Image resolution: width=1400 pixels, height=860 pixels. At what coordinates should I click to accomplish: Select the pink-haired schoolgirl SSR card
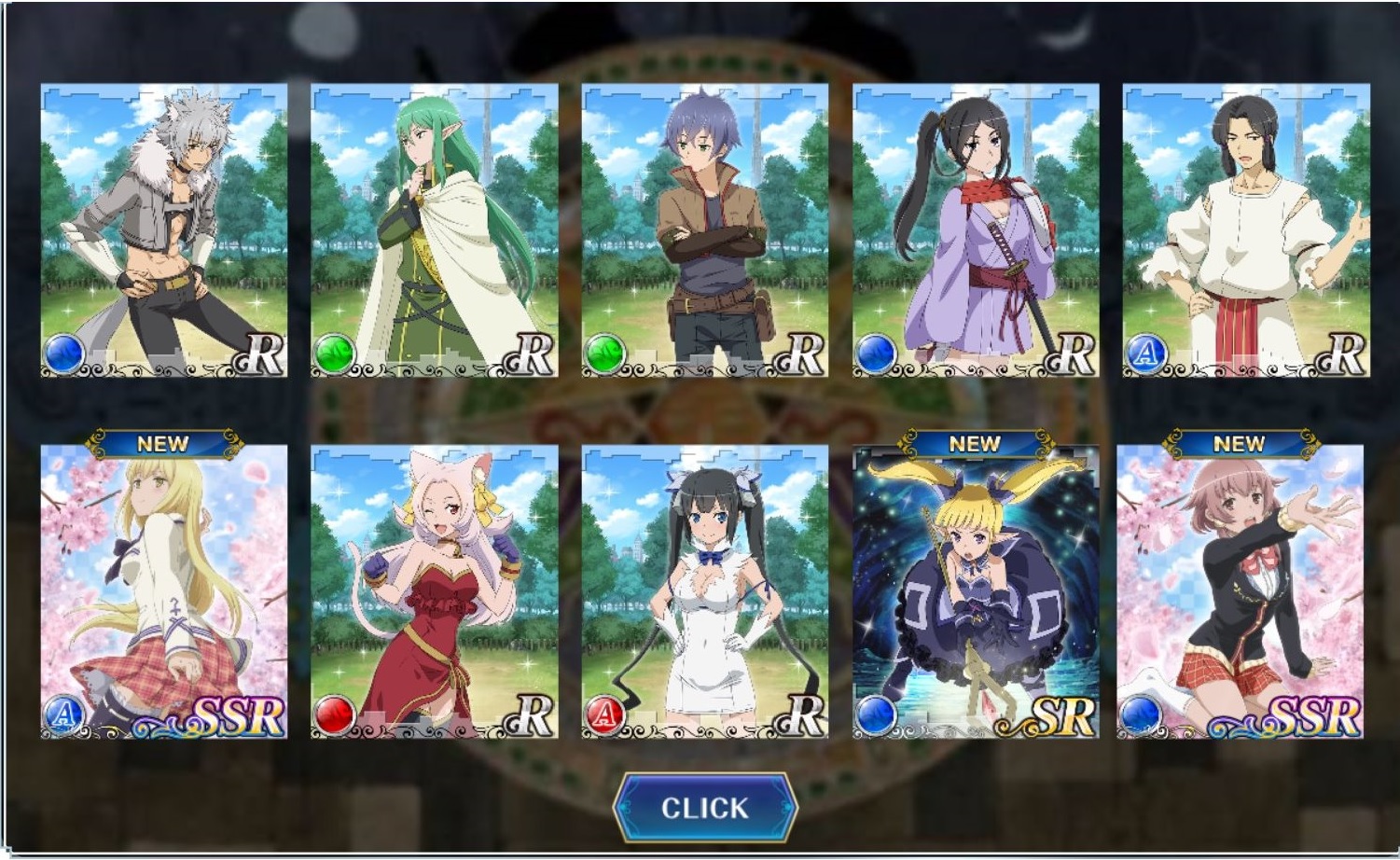tap(1241, 591)
